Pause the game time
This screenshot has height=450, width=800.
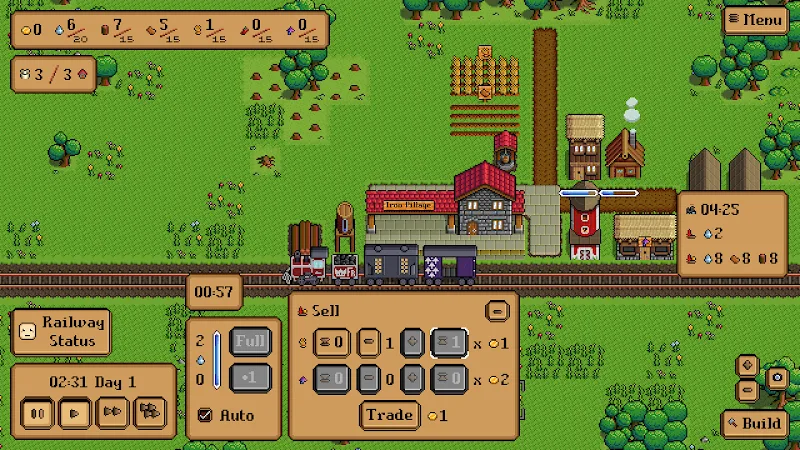point(40,412)
